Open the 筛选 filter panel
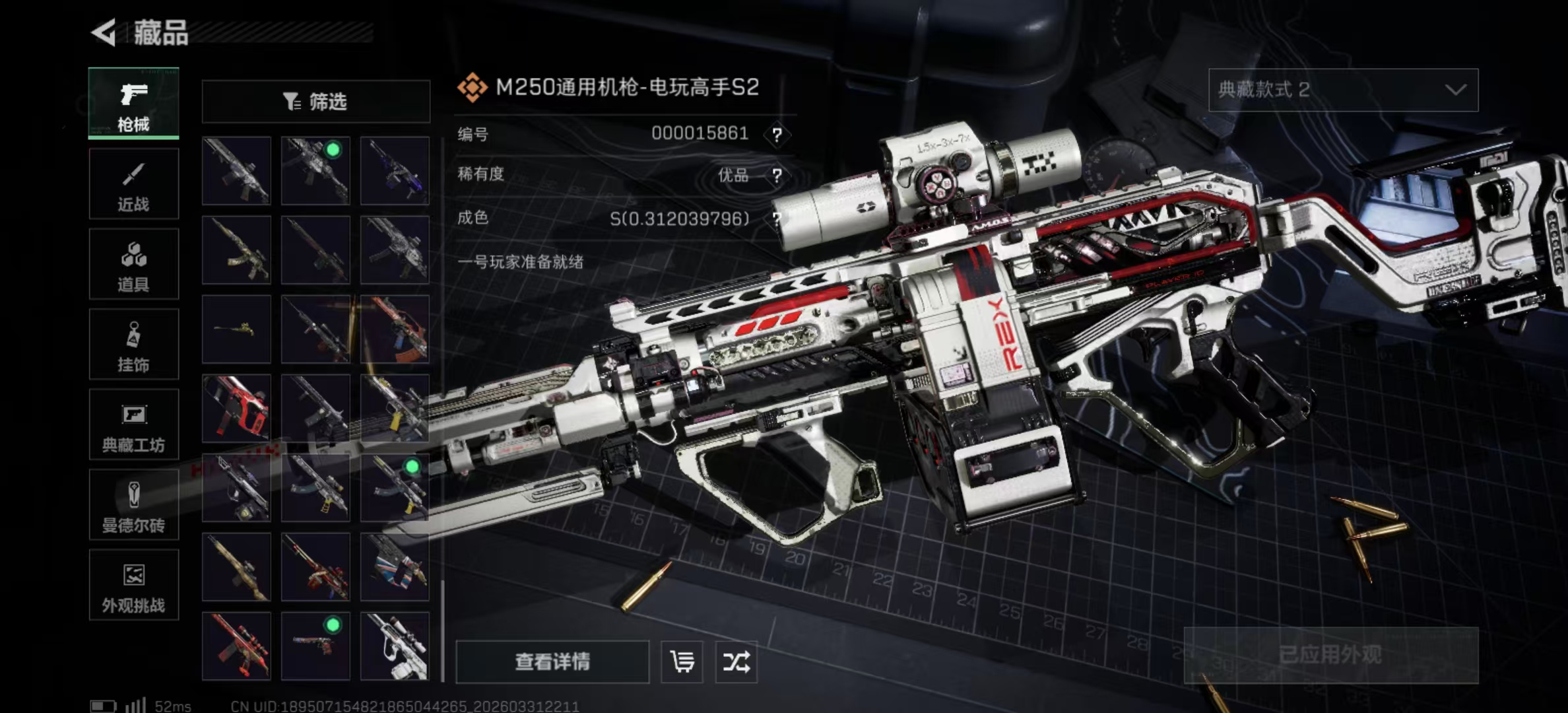This screenshot has height=713, width=1568. (315, 101)
